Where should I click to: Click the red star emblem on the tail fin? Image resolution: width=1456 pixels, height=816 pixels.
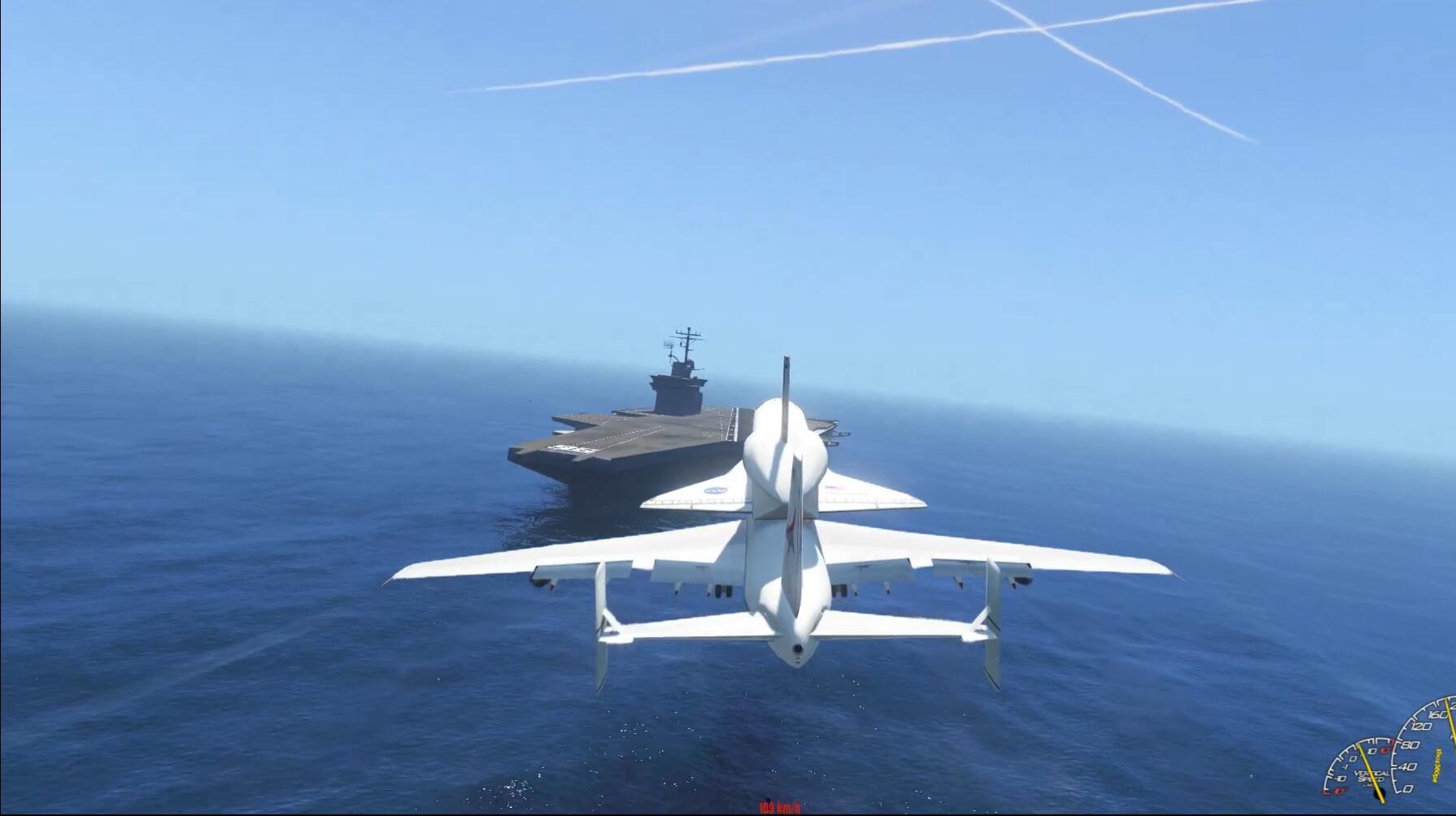[x=793, y=527]
